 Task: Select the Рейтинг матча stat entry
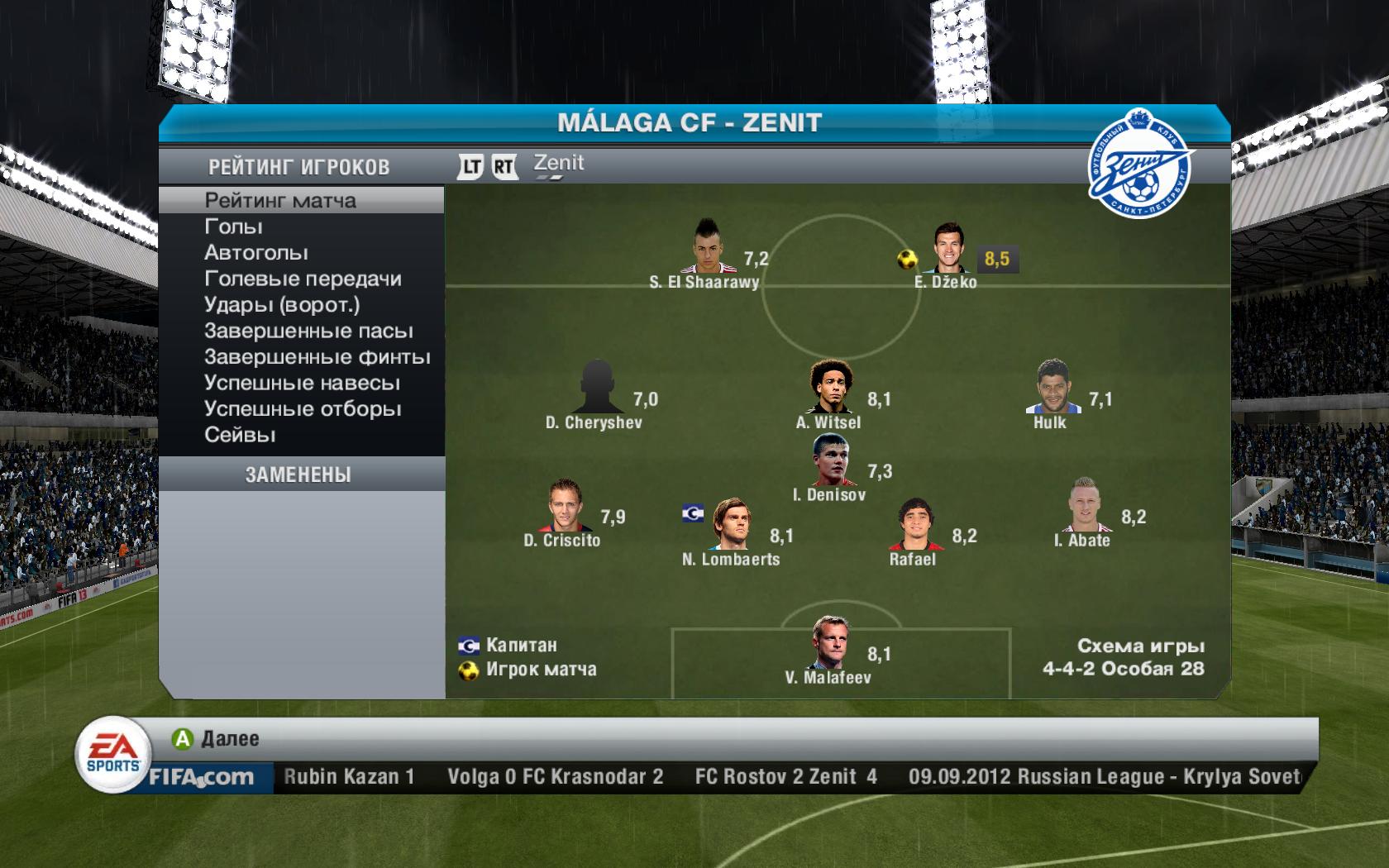[280, 201]
